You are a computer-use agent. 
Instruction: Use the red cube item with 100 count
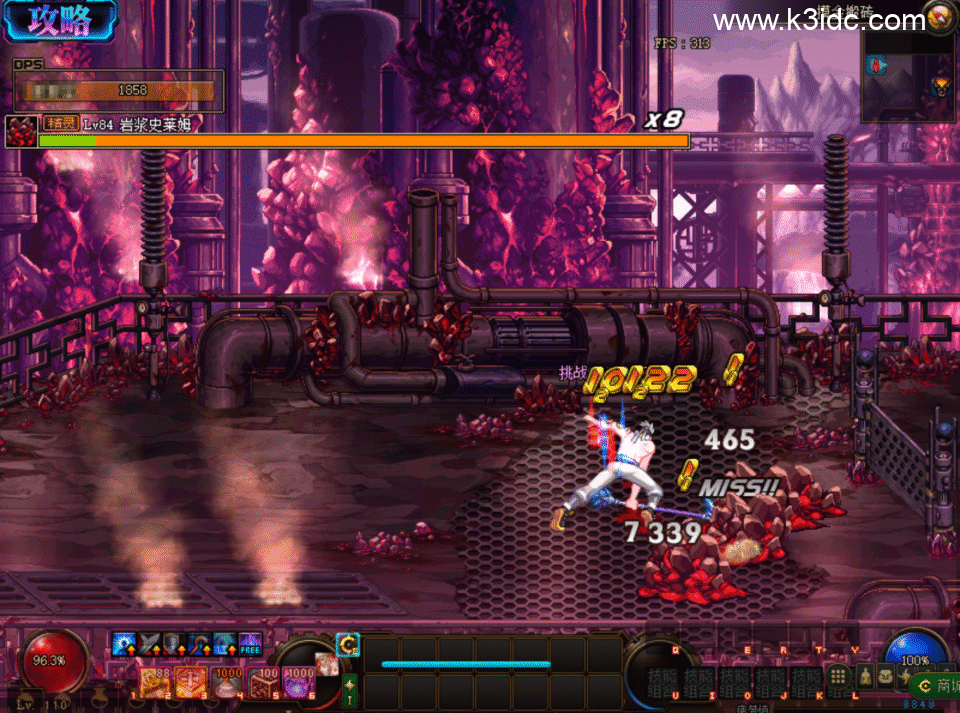263,682
